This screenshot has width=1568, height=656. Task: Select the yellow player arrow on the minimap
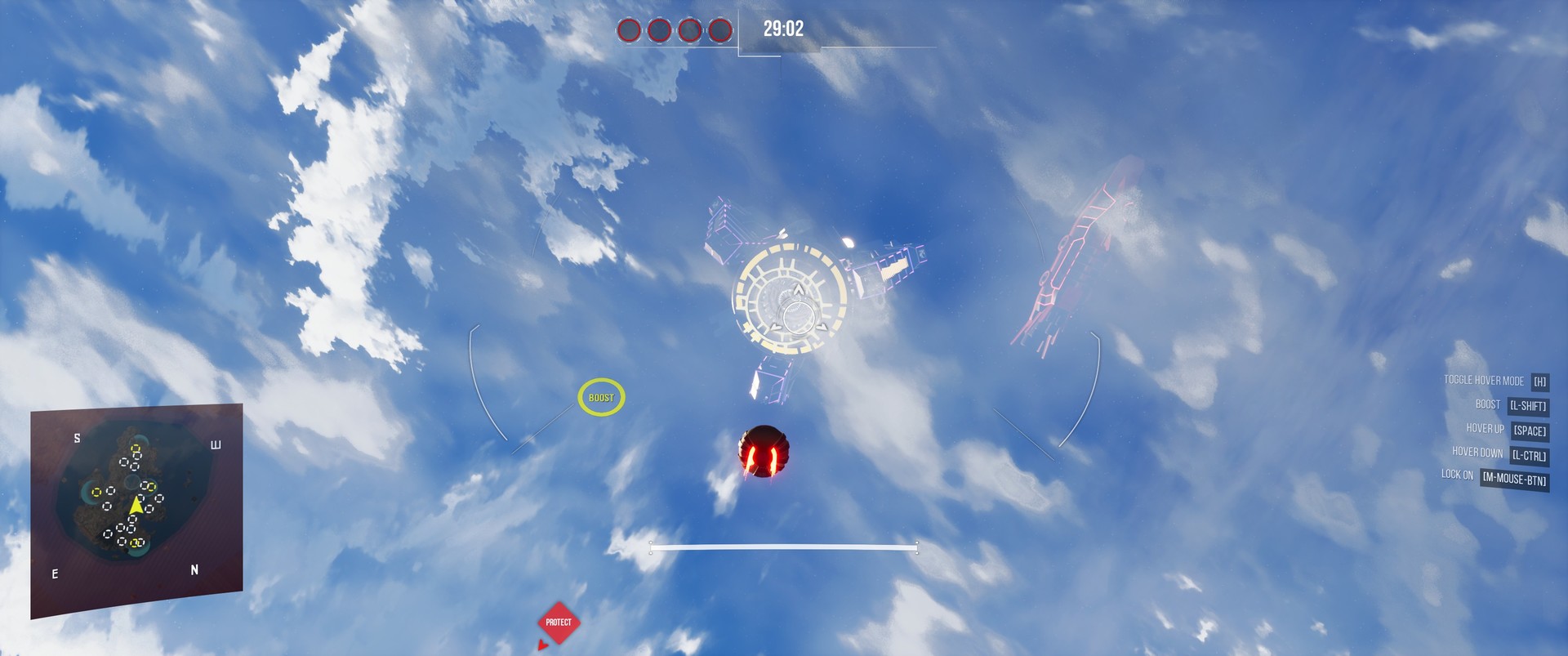(137, 507)
